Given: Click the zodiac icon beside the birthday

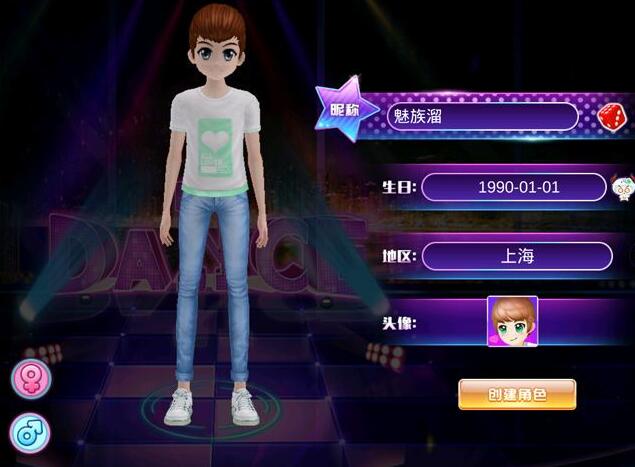Looking at the screenshot, I should tap(622, 187).
